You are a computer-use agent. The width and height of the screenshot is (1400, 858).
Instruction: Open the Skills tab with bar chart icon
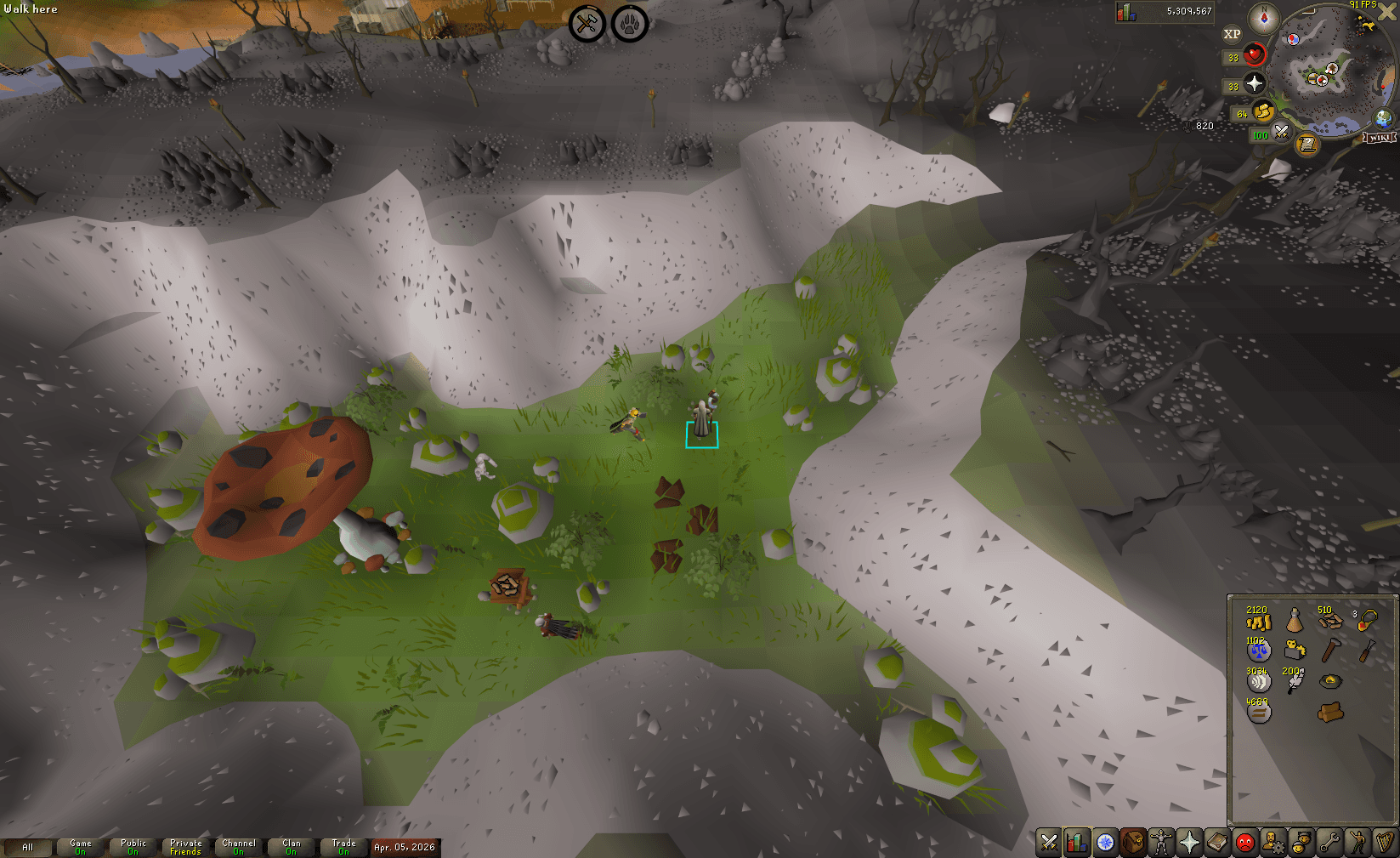click(x=1076, y=843)
